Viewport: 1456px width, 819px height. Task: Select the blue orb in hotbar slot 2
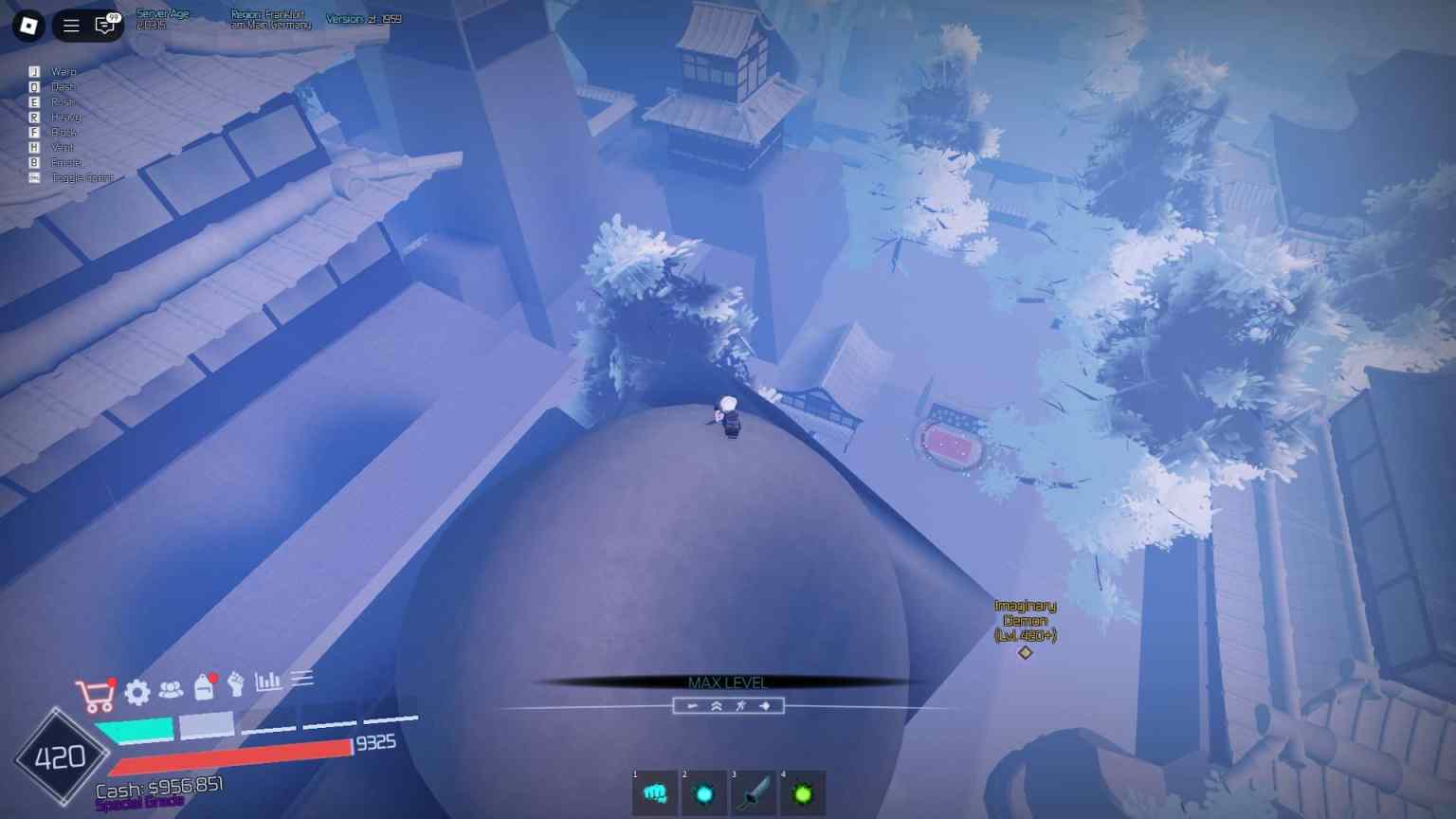pyautogui.click(x=703, y=793)
